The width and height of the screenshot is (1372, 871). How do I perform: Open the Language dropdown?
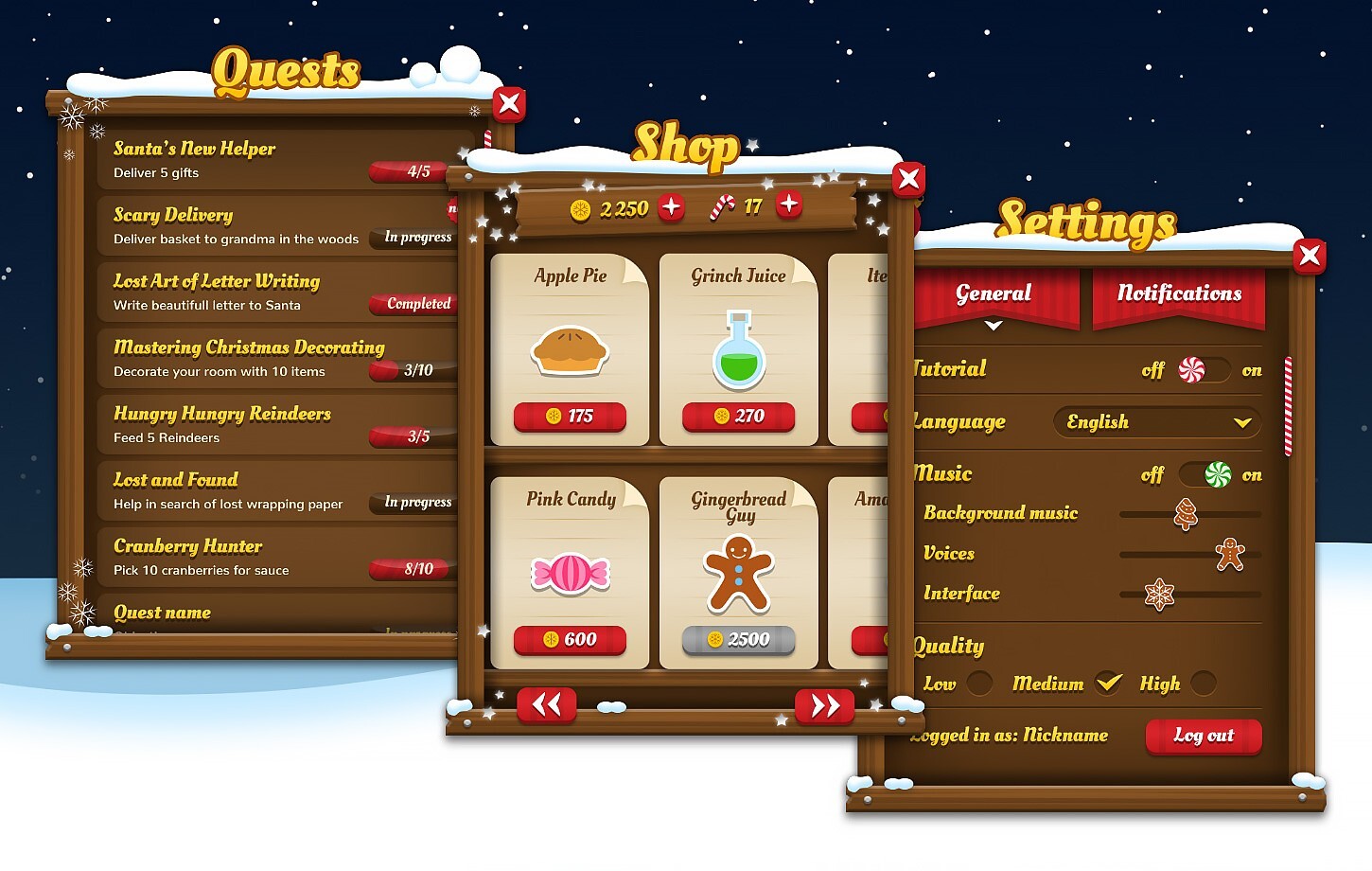(x=1156, y=422)
